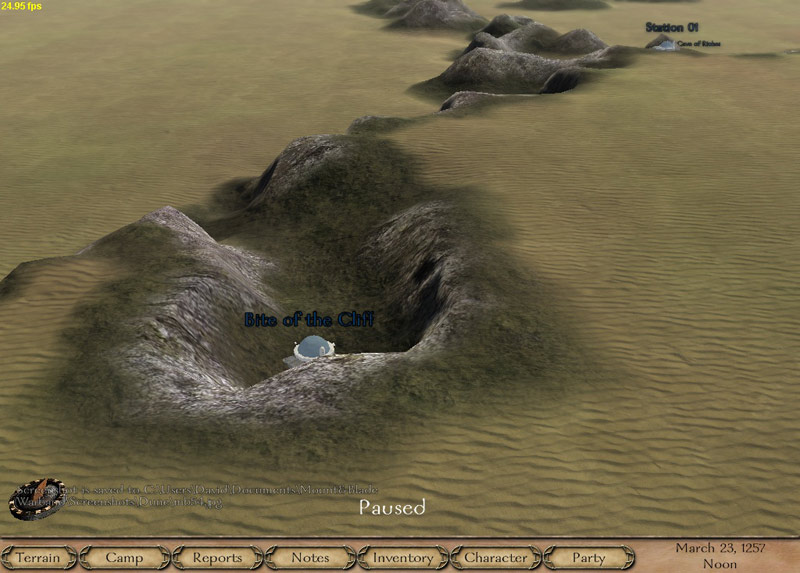Viewport: 800px width, 573px height.
Task: Open the Inventory
Action: (403, 558)
